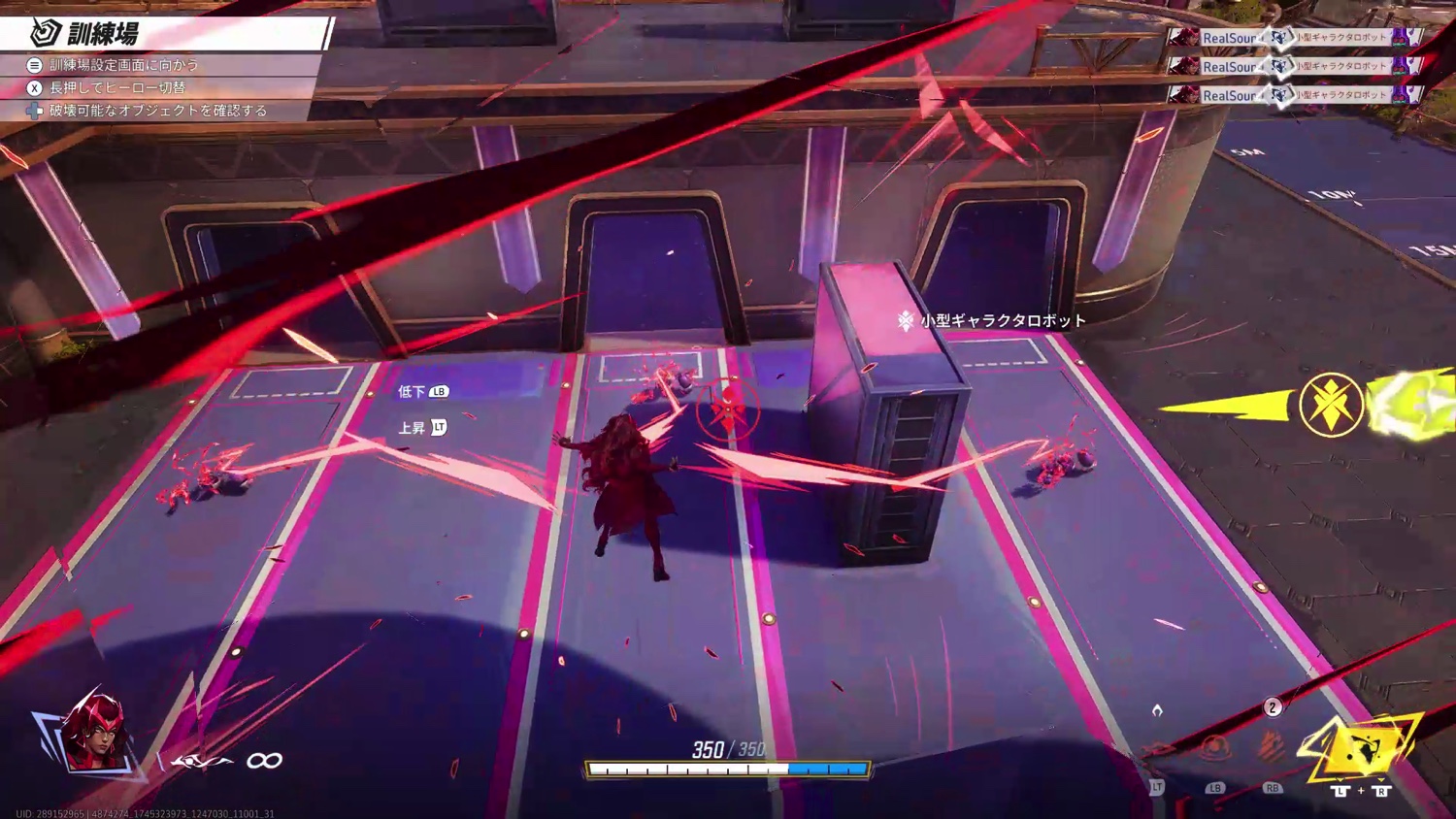Viewport: 1456px width, 819px height.
Task: Select the 破壊可能なオブジェクトを確認する entry
Action: (157, 111)
